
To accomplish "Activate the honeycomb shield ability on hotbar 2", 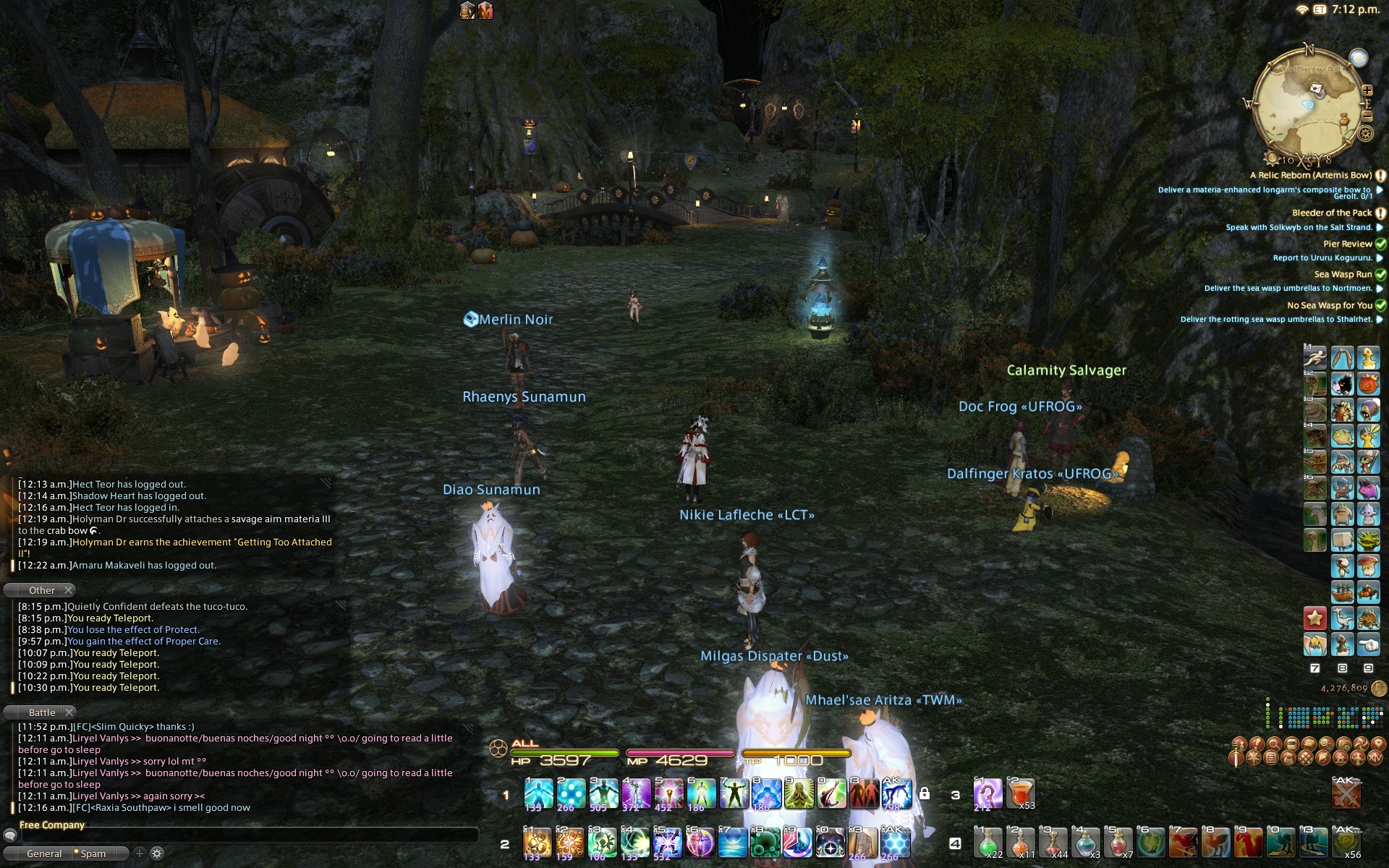I will (x=895, y=843).
